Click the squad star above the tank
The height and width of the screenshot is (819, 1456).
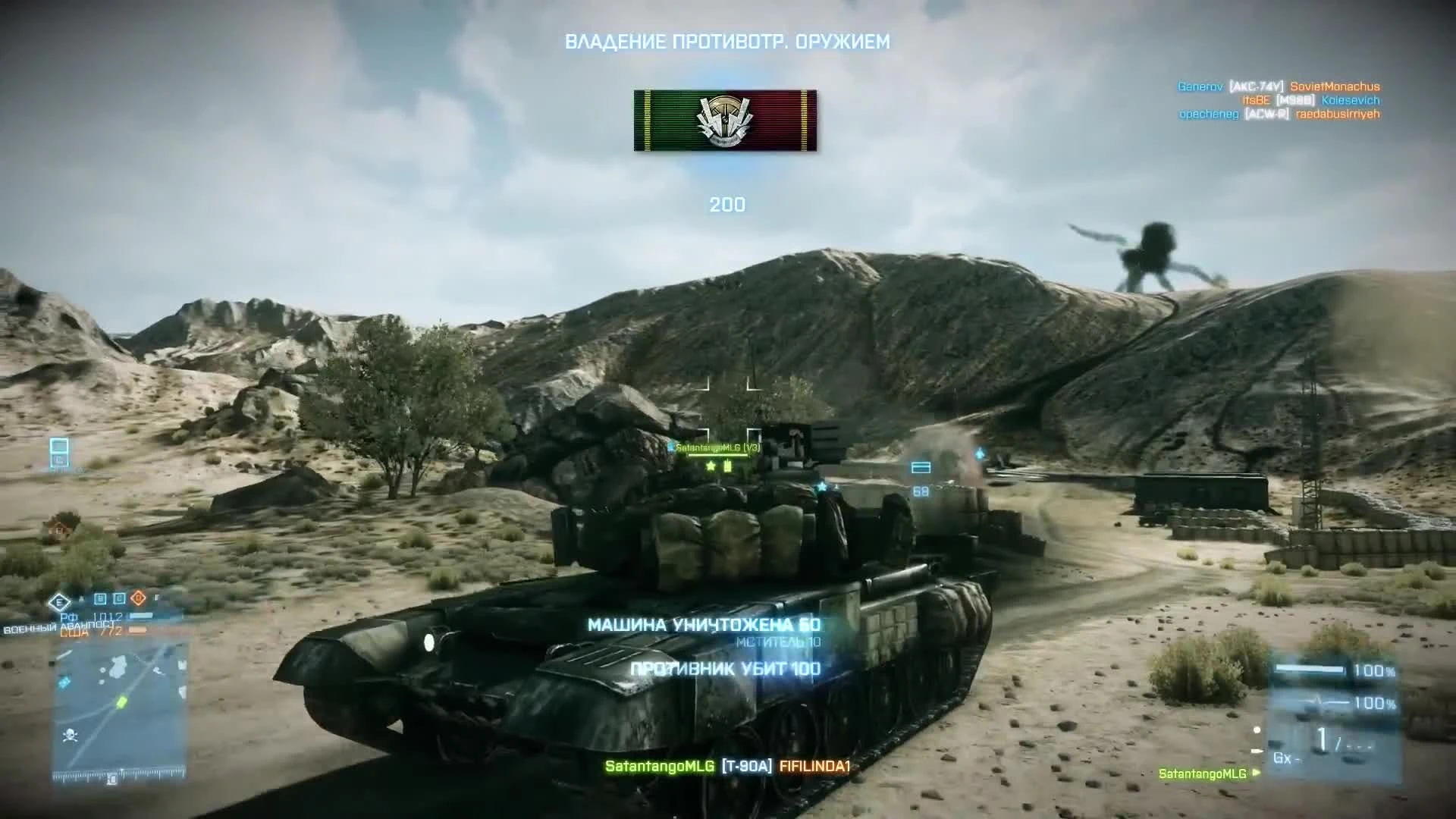click(711, 466)
